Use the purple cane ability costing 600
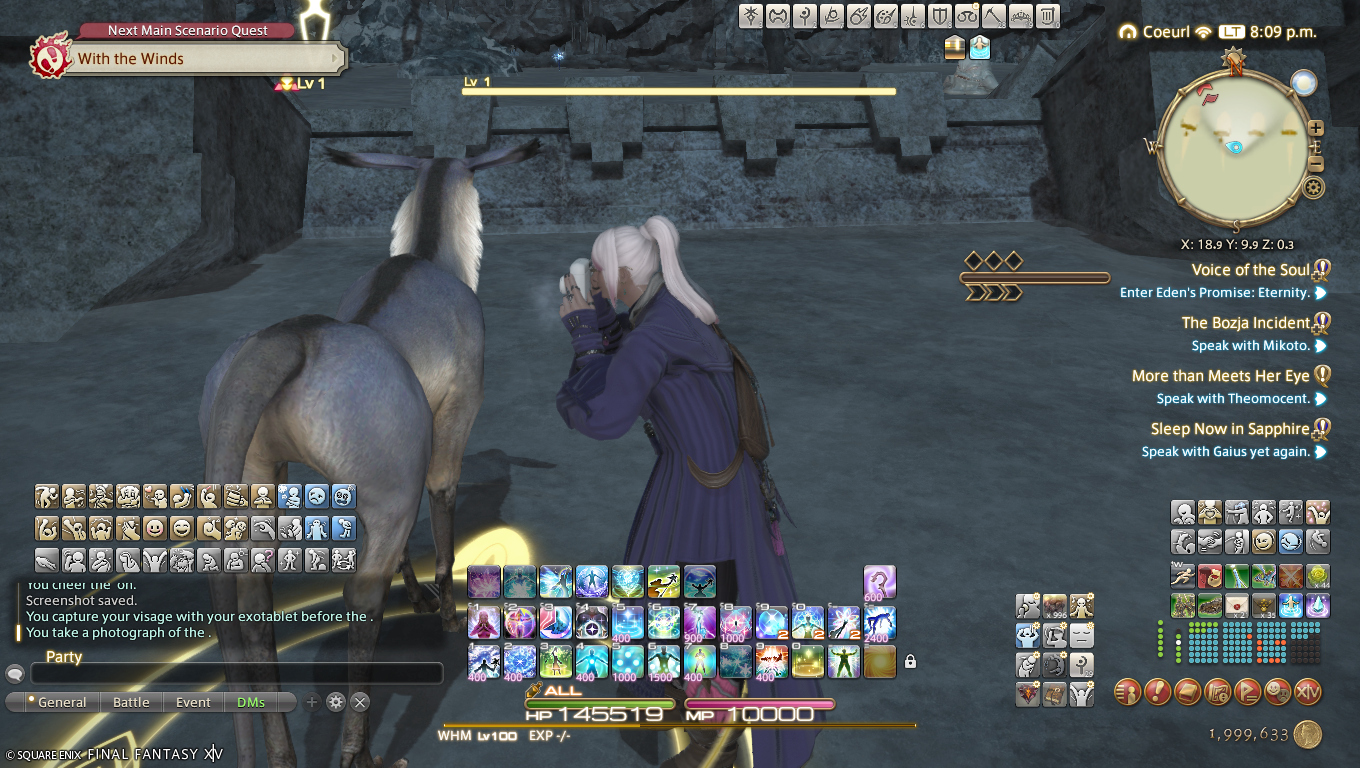 (880, 582)
